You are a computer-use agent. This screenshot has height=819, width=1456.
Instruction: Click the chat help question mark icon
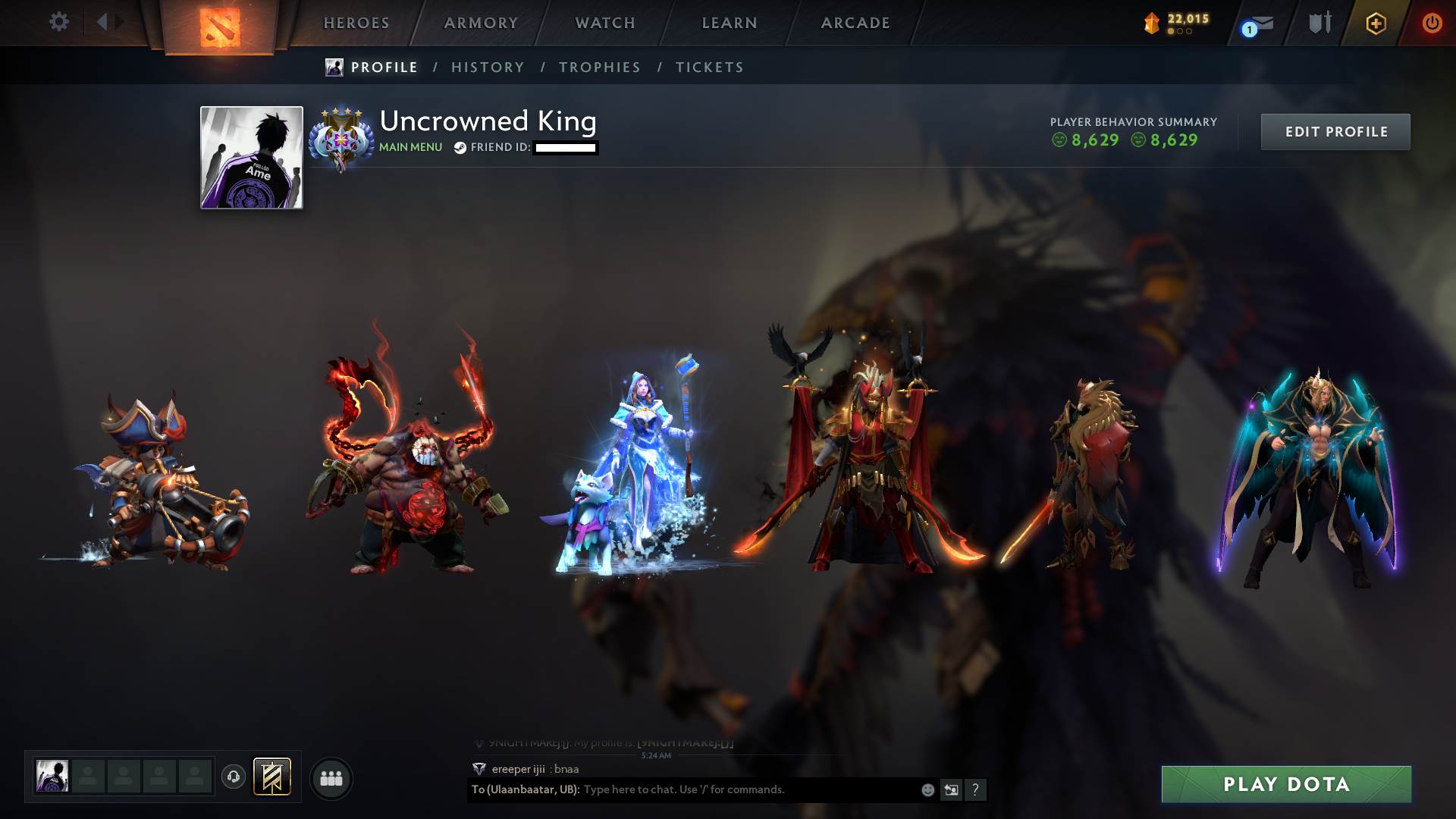click(975, 790)
